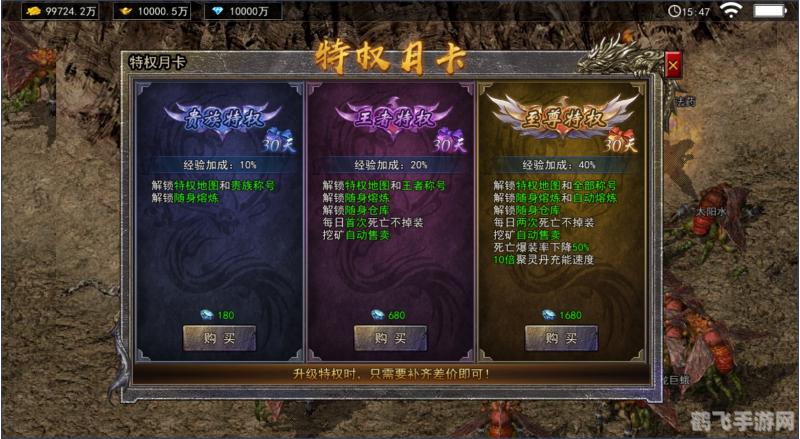Purchase the 680-diamond 王者特权 card

391,338
